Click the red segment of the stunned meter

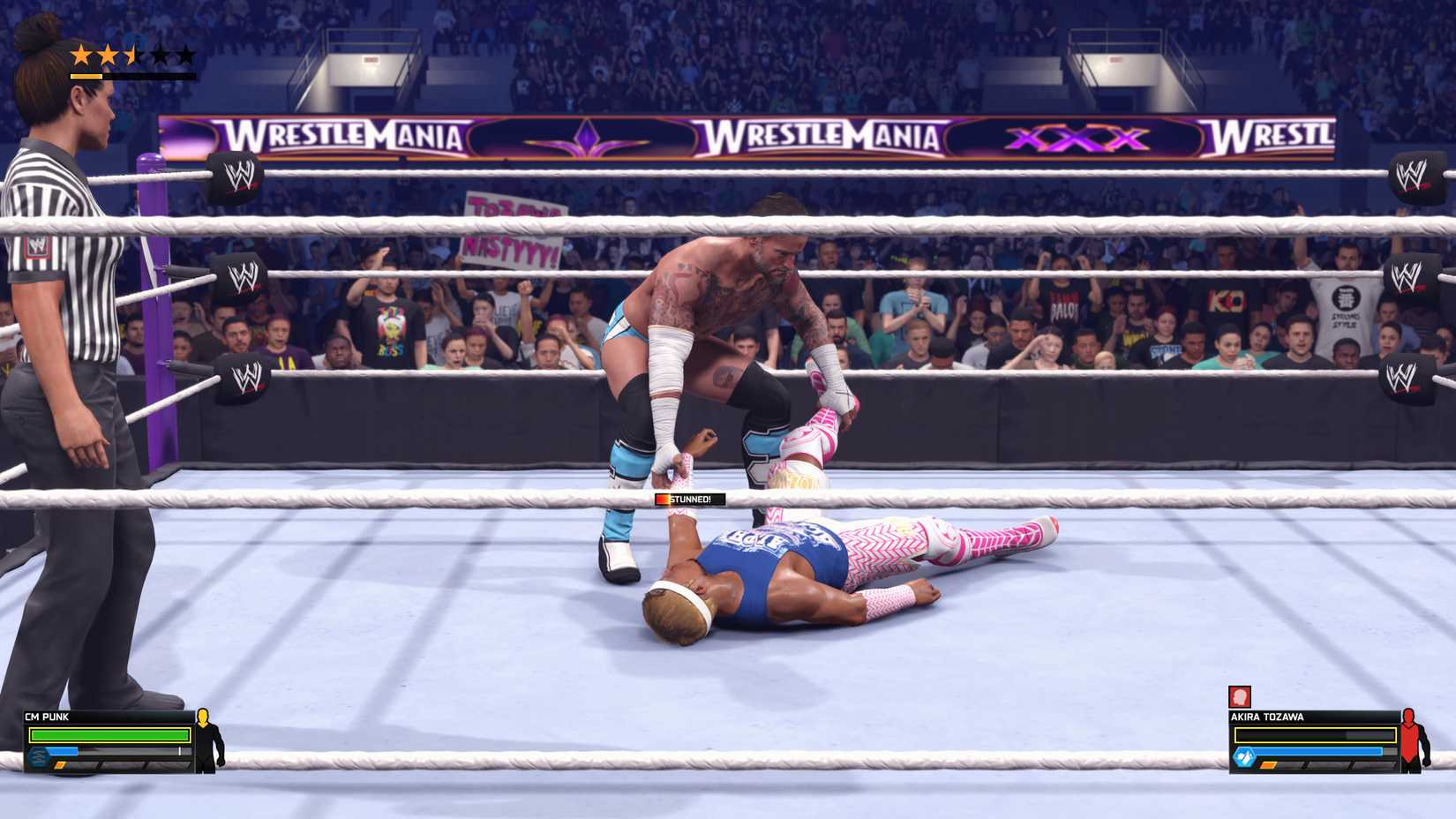[x=661, y=497]
